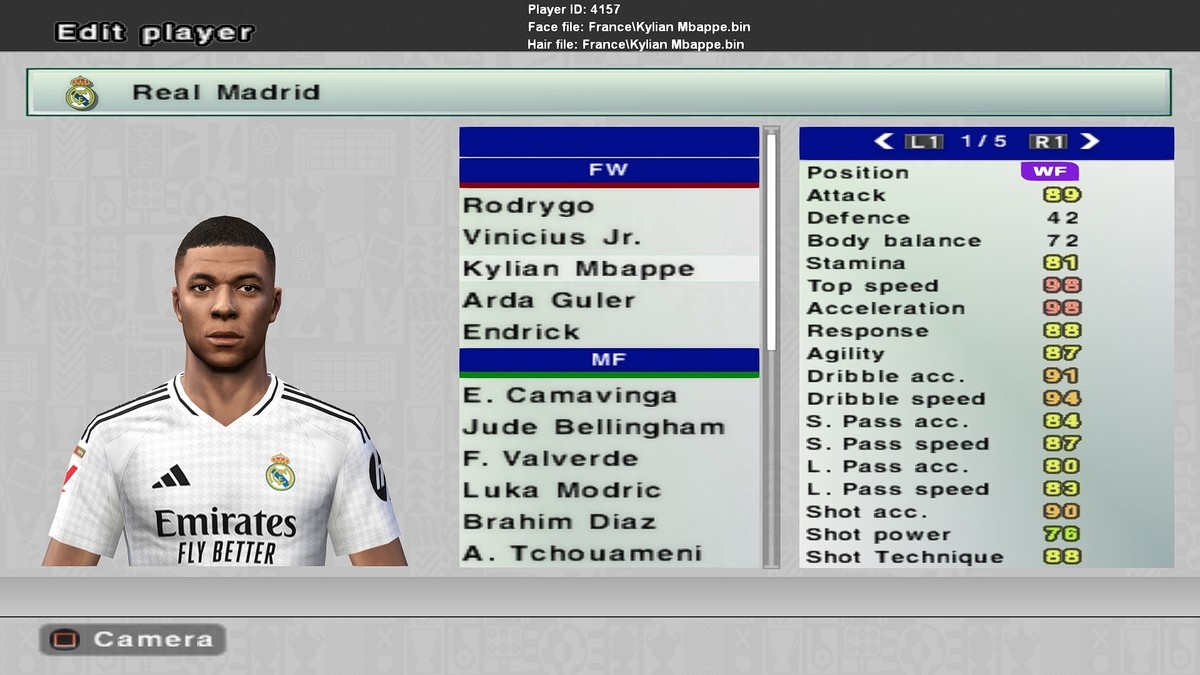Image resolution: width=1200 pixels, height=675 pixels.
Task: Open the Real Madrid team bar
Action: coord(598,92)
